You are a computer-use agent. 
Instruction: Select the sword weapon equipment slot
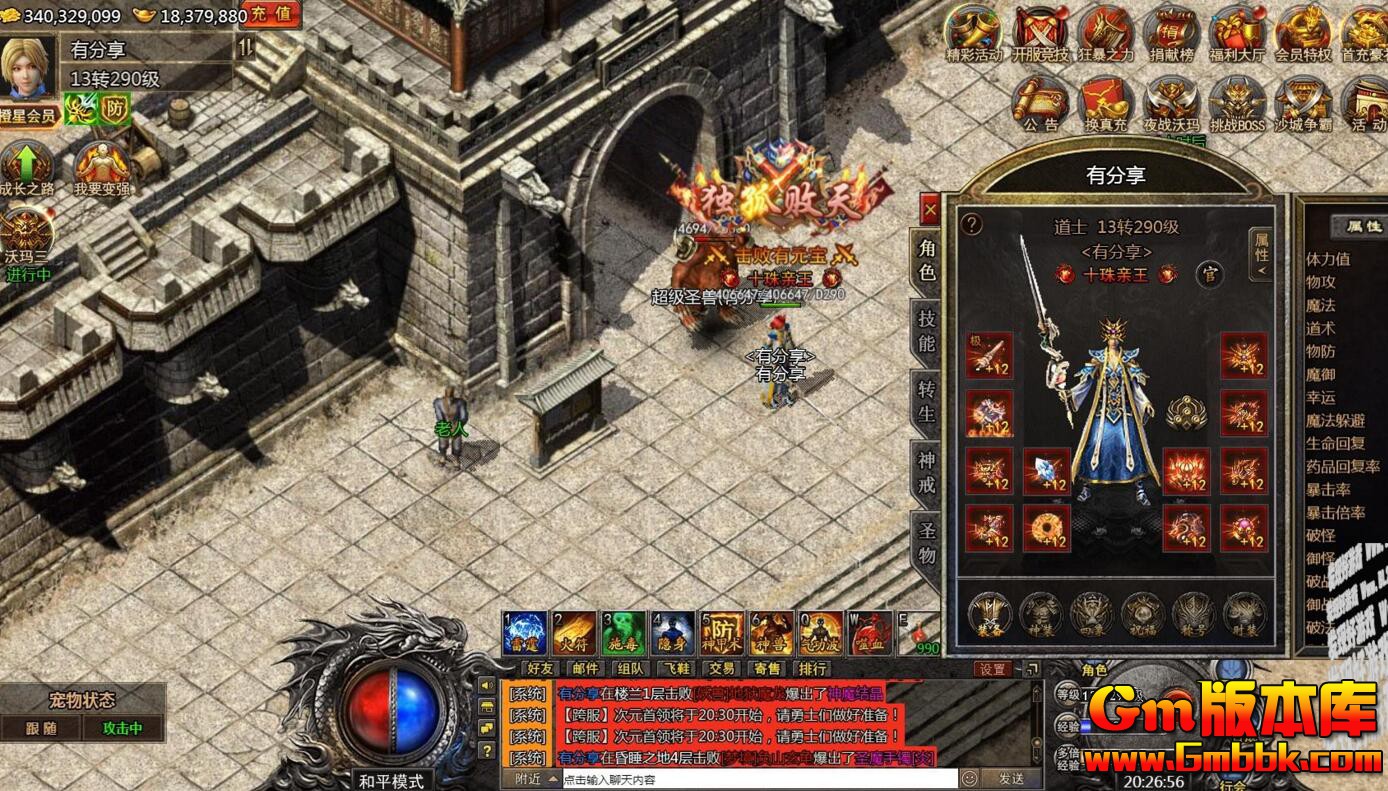point(988,356)
